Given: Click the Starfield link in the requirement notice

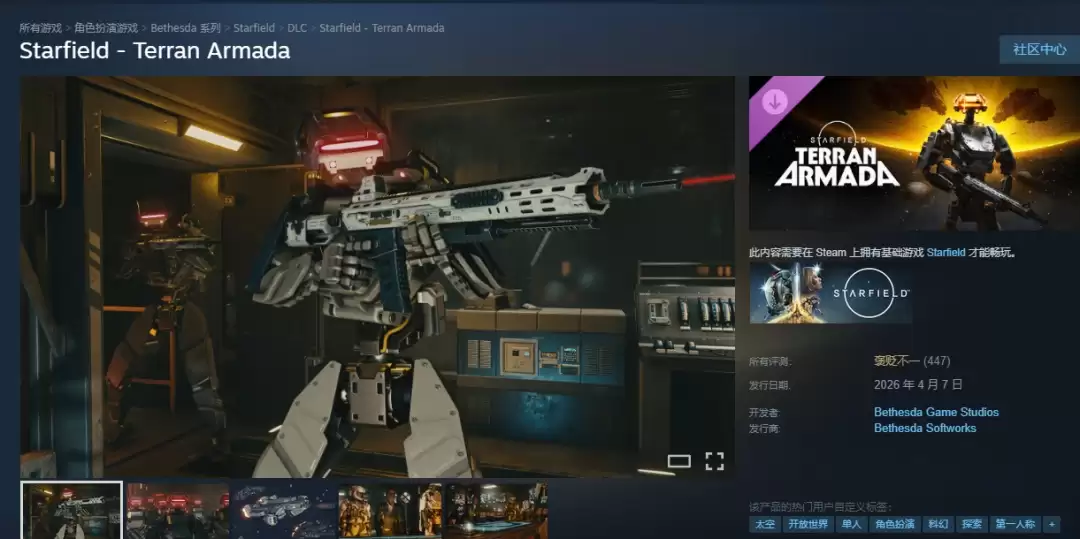Looking at the screenshot, I should 946,253.
